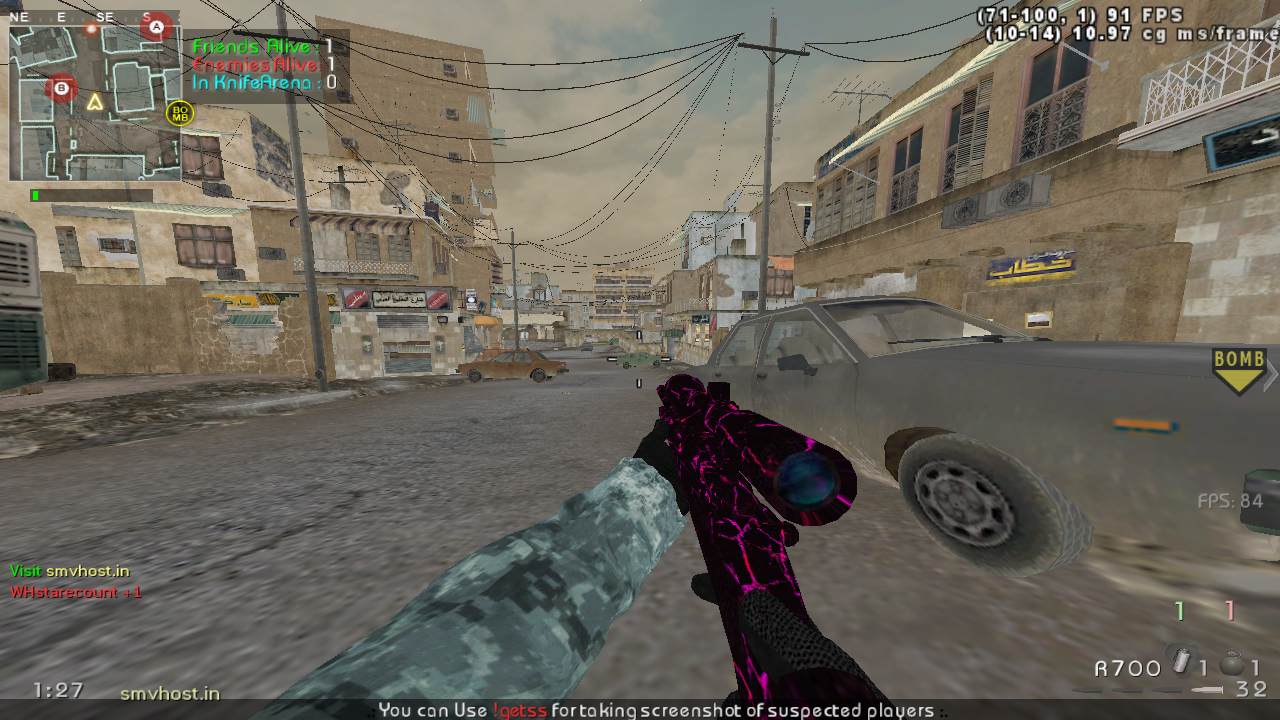
Task: Select bomb site B marker on minimap
Action: [62, 88]
